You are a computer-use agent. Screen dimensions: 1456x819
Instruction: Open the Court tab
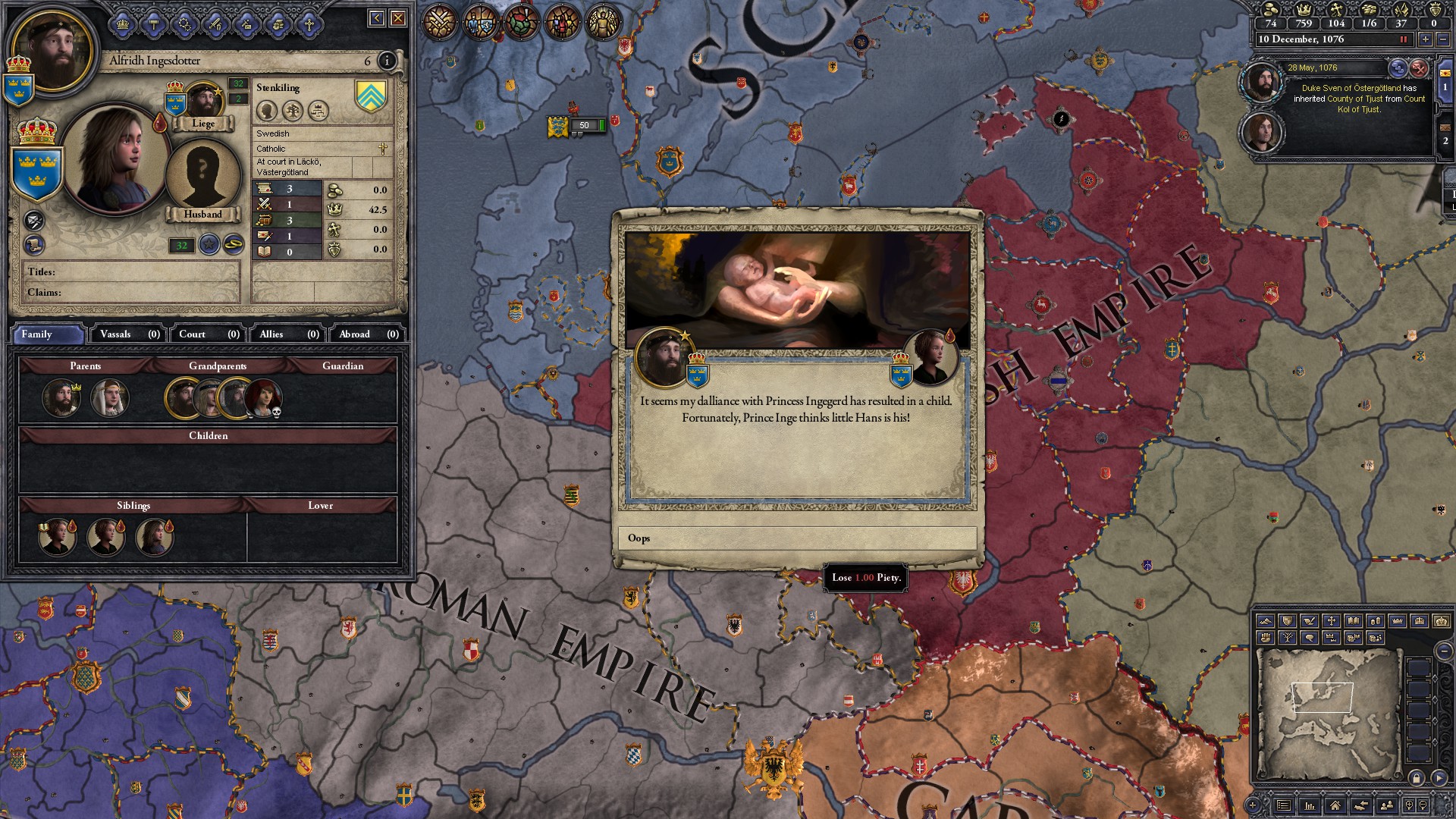(x=209, y=334)
